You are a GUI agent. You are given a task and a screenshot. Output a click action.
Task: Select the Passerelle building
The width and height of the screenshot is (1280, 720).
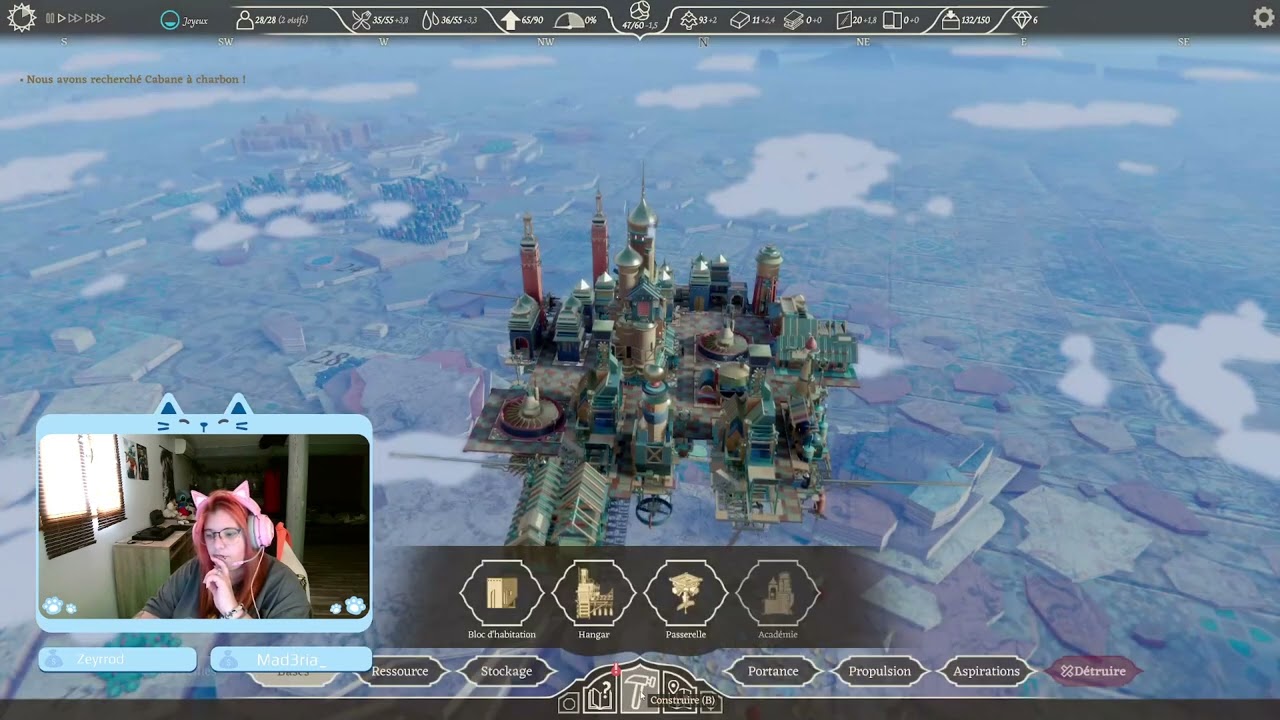(686, 594)
